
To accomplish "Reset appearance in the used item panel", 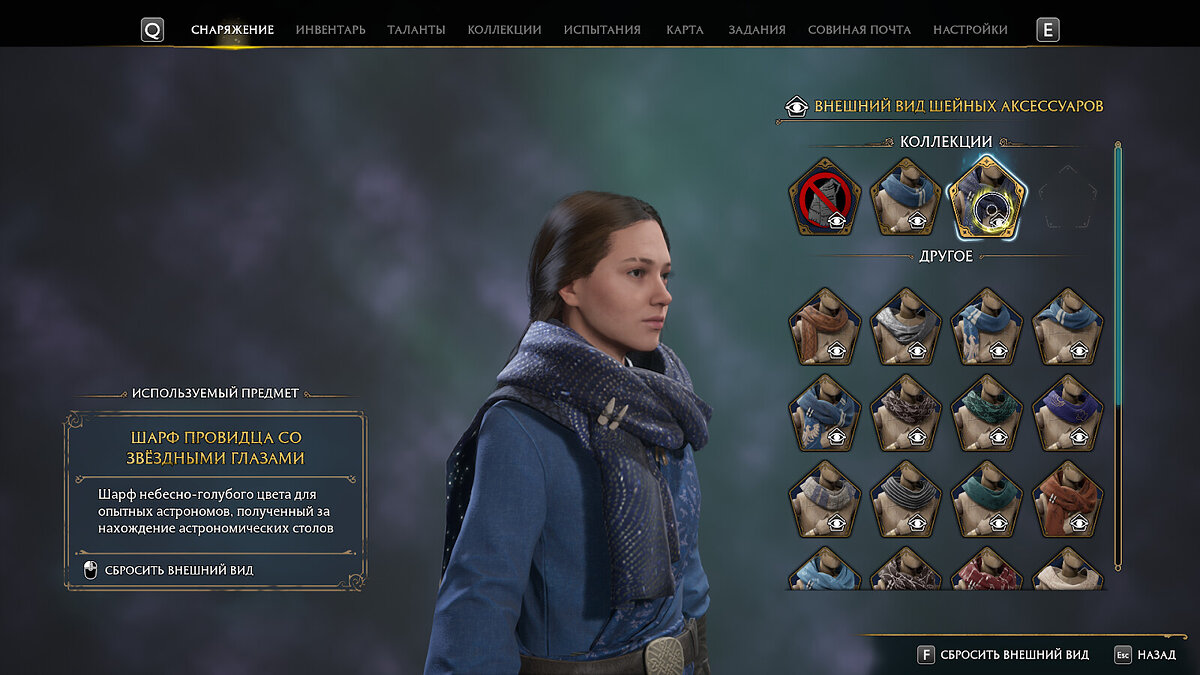I will coord(178,570).
